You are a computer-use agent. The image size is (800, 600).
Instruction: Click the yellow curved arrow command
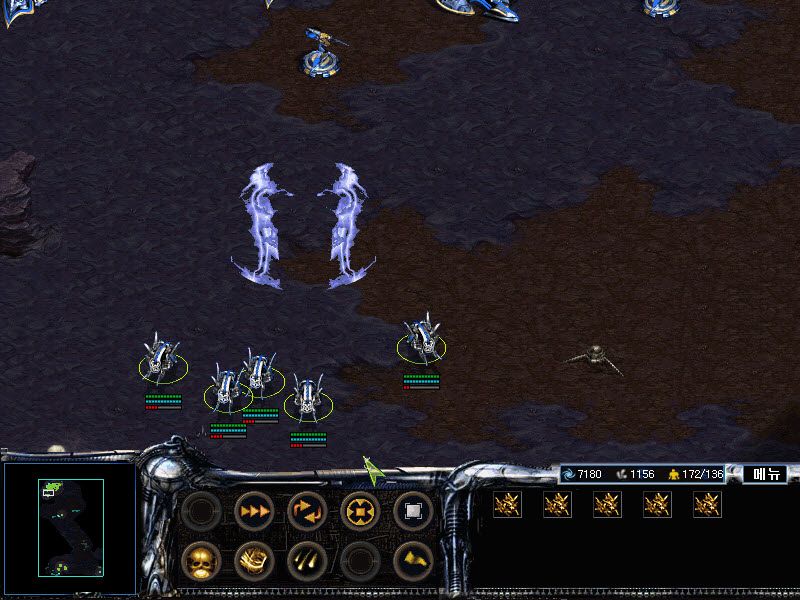tap(413, 562)
